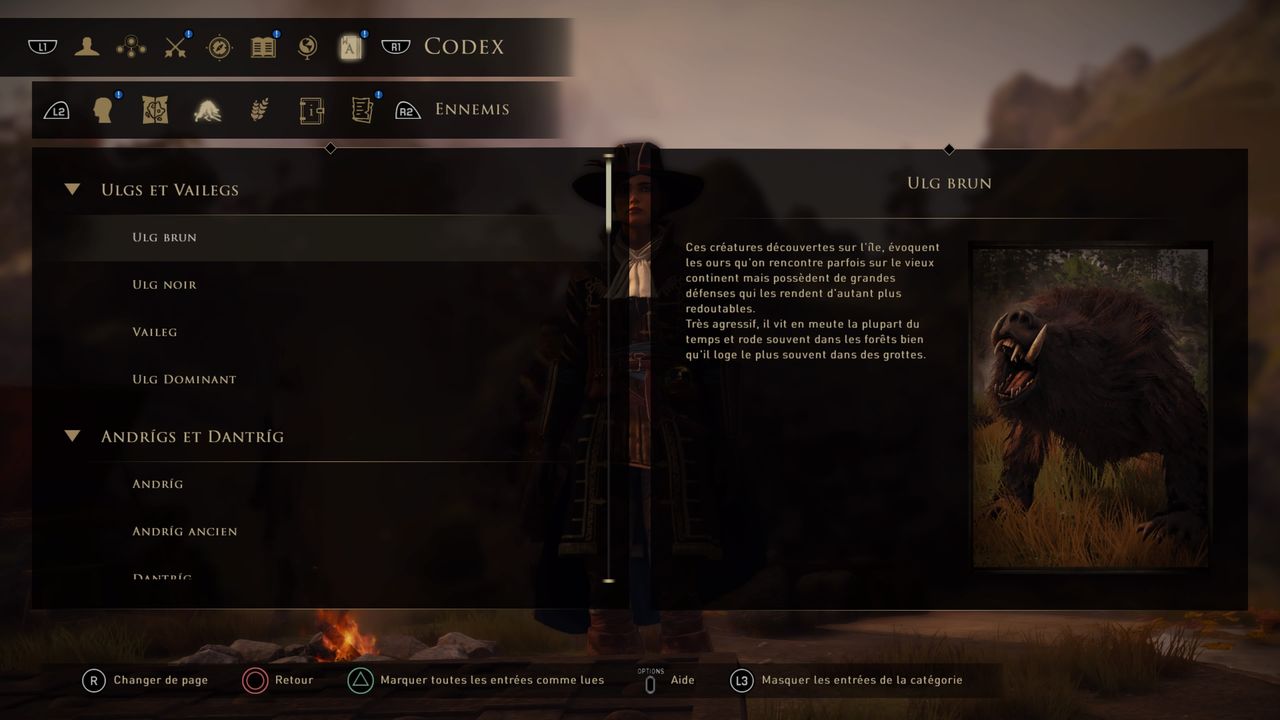The image size is (1280, 720).
Task: Open the character silhouette tab
Action: point(87,47)
